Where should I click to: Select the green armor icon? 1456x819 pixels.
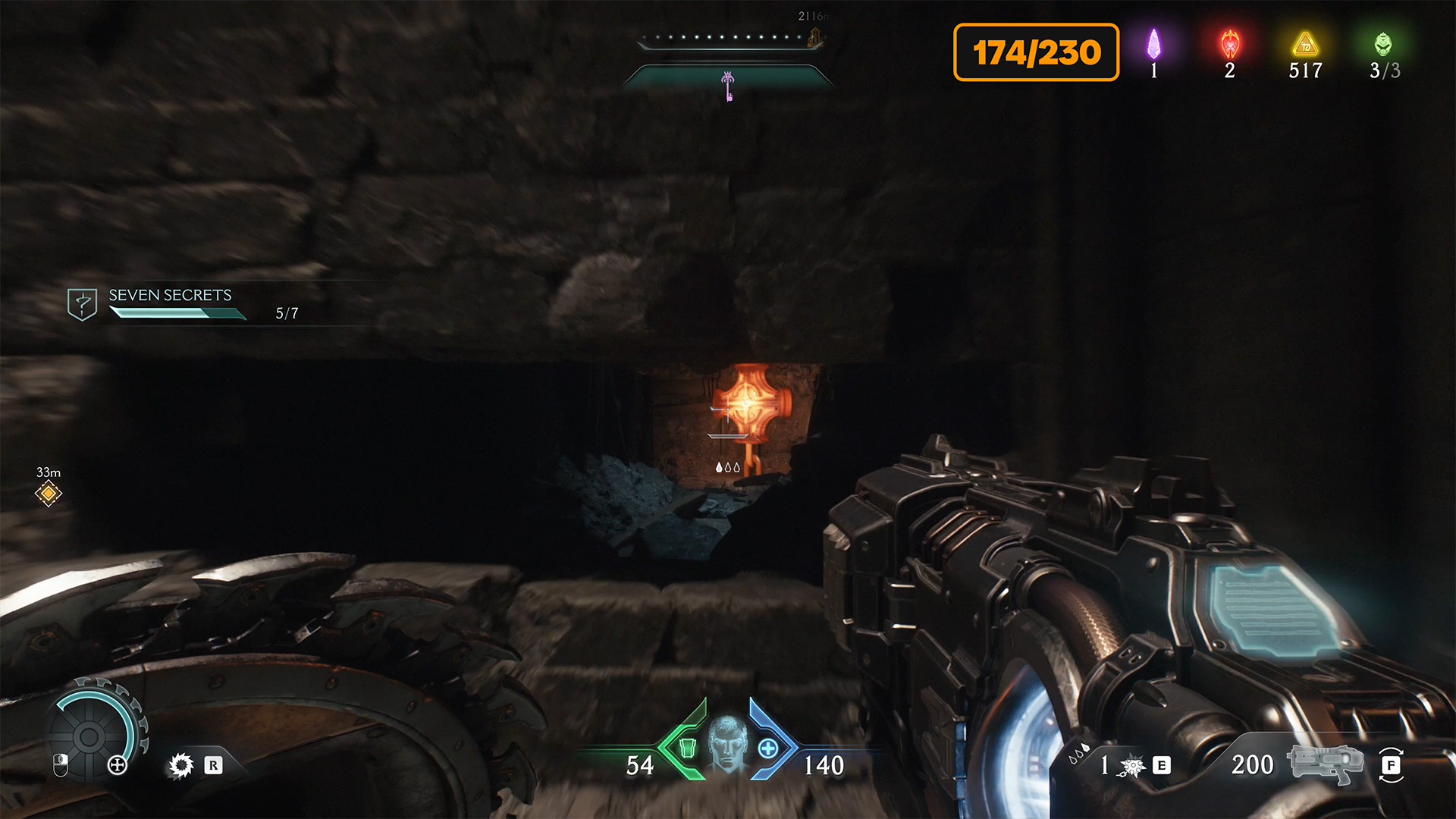[687, 748]
